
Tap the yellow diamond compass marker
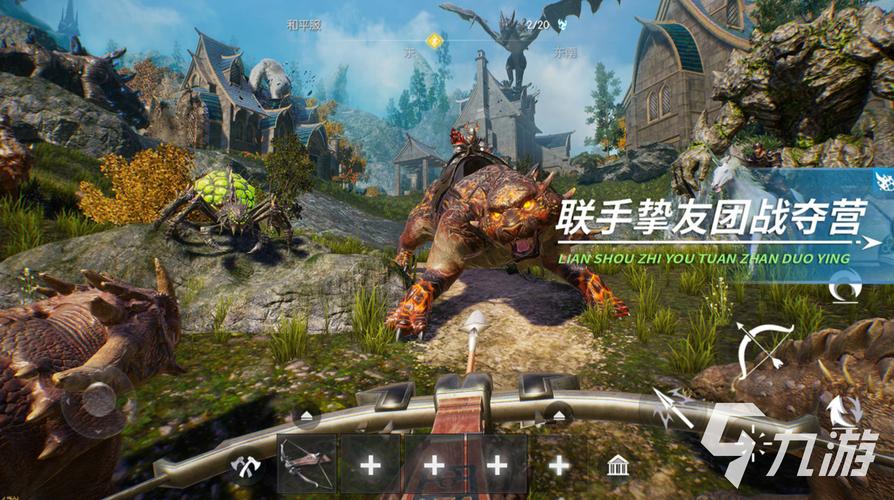(x=434, y=41)
